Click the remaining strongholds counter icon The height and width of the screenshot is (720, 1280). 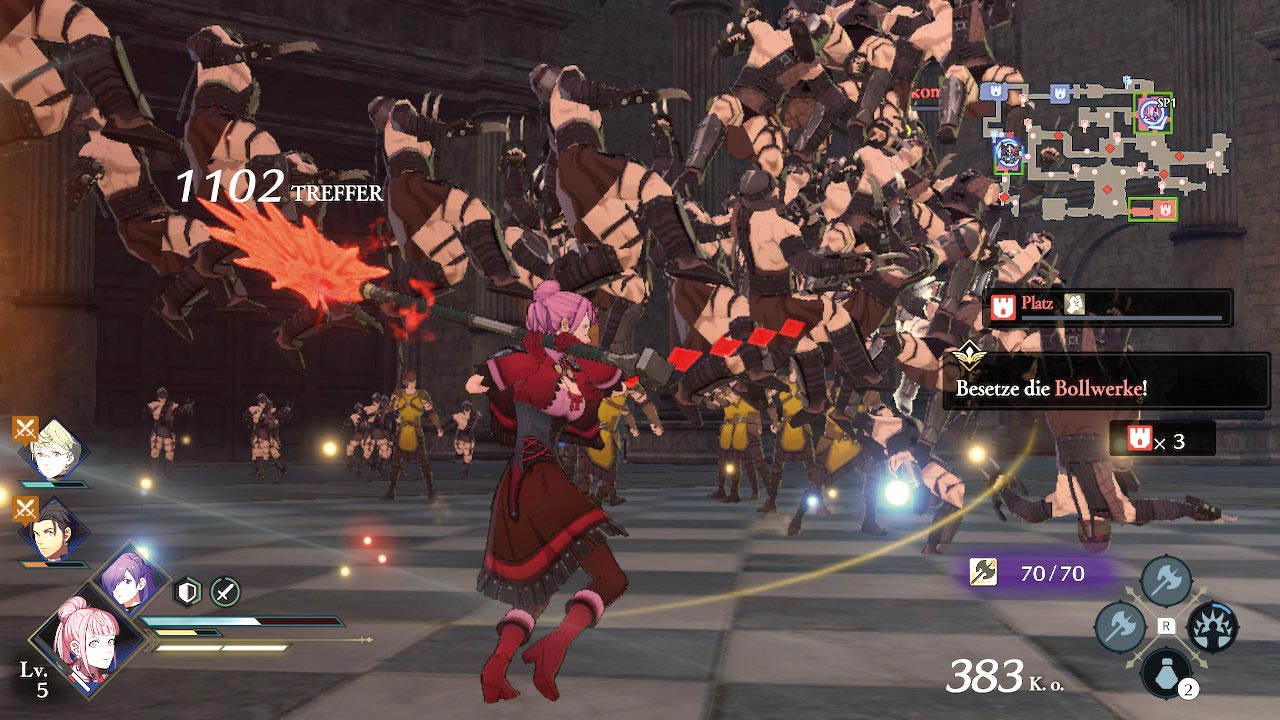pos(1133,439)
